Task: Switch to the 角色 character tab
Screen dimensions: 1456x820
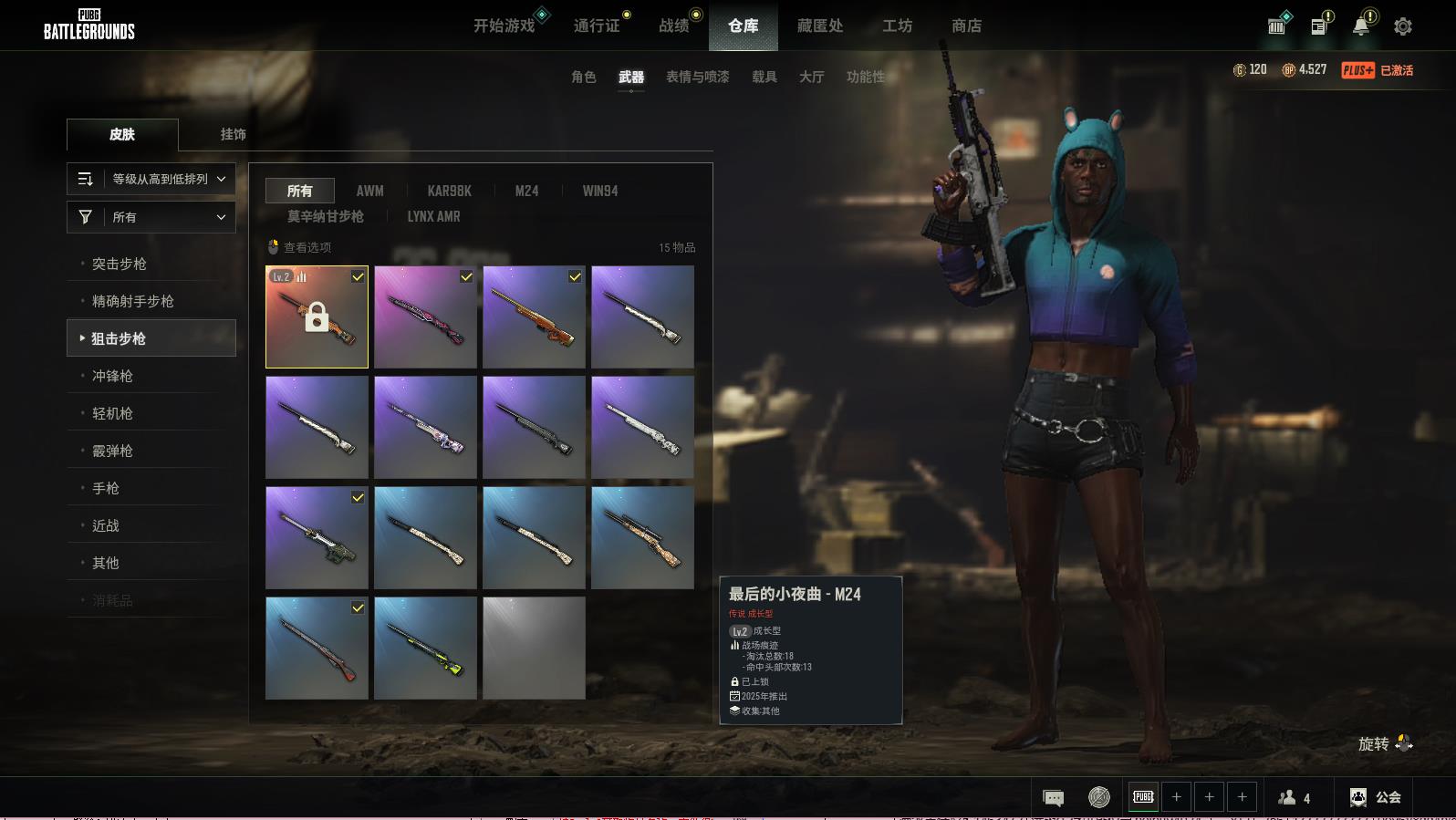Action: [x=583, y=77]
